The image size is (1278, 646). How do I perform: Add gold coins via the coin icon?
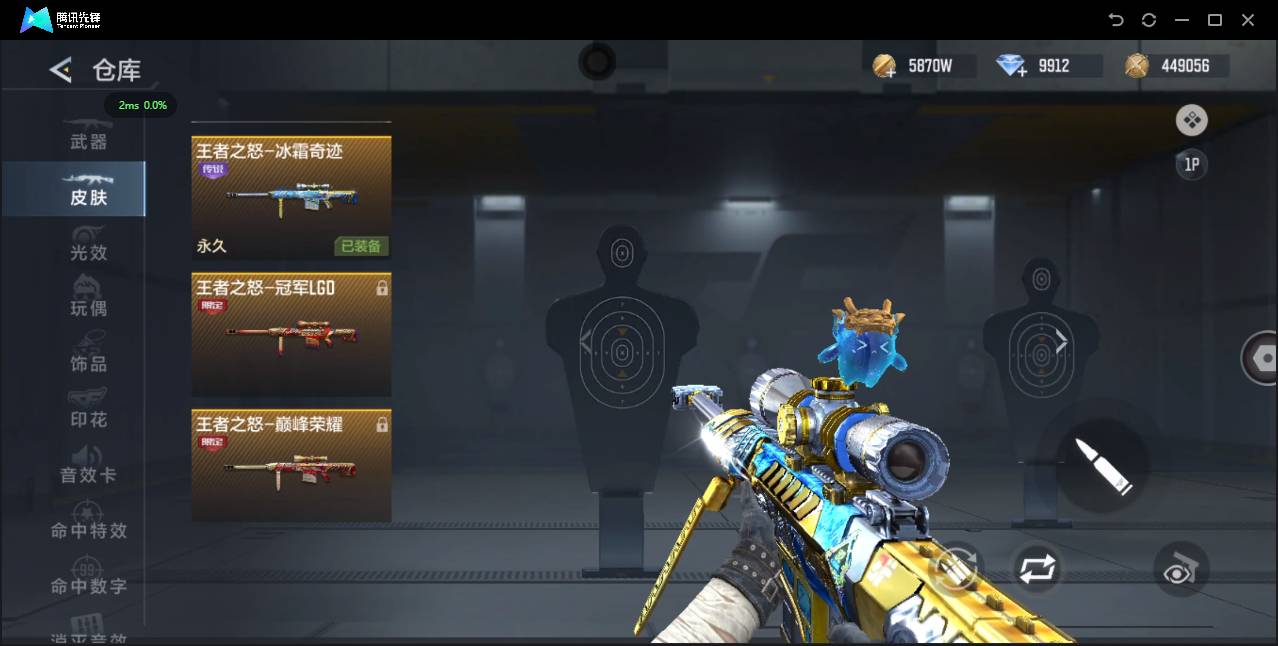coord(884,67)
